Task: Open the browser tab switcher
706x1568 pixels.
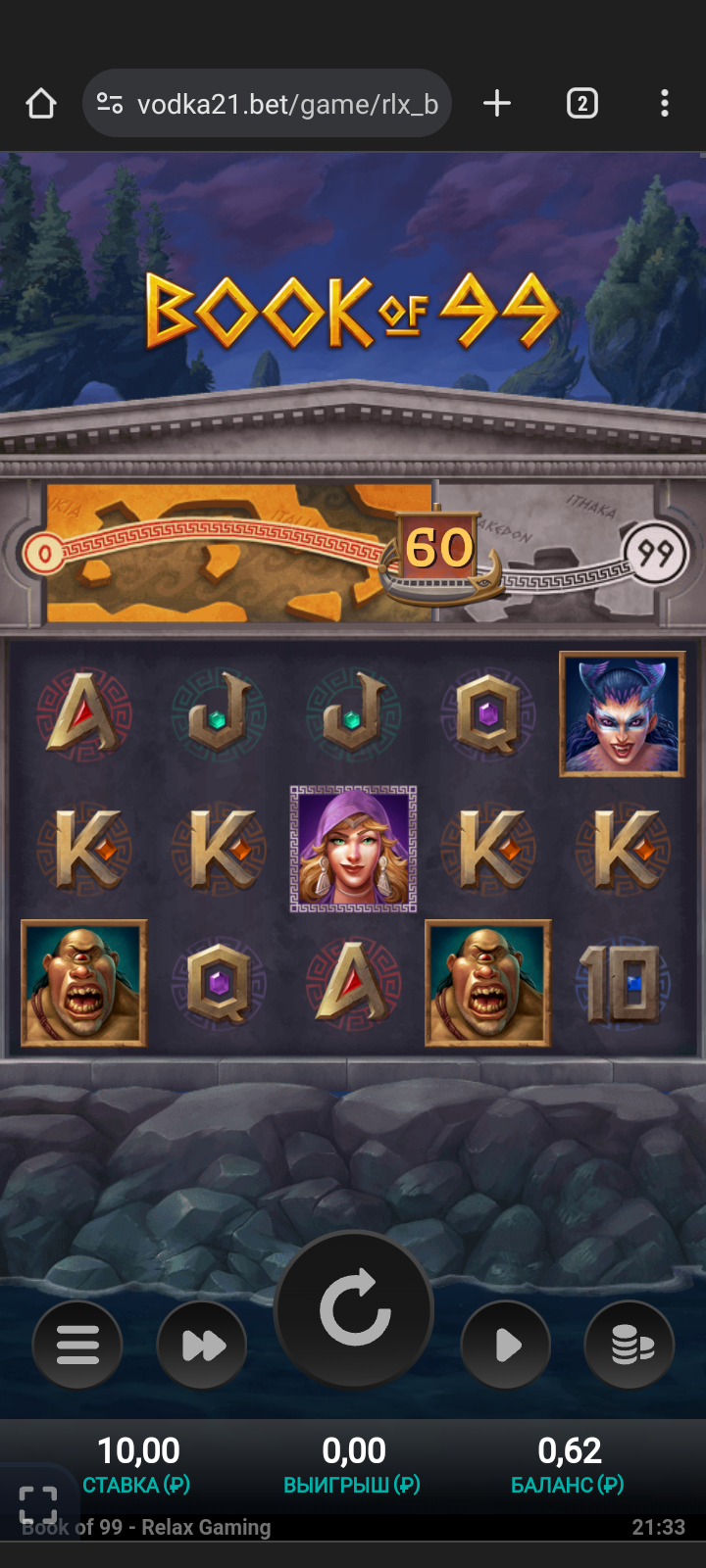Action: 581,103
